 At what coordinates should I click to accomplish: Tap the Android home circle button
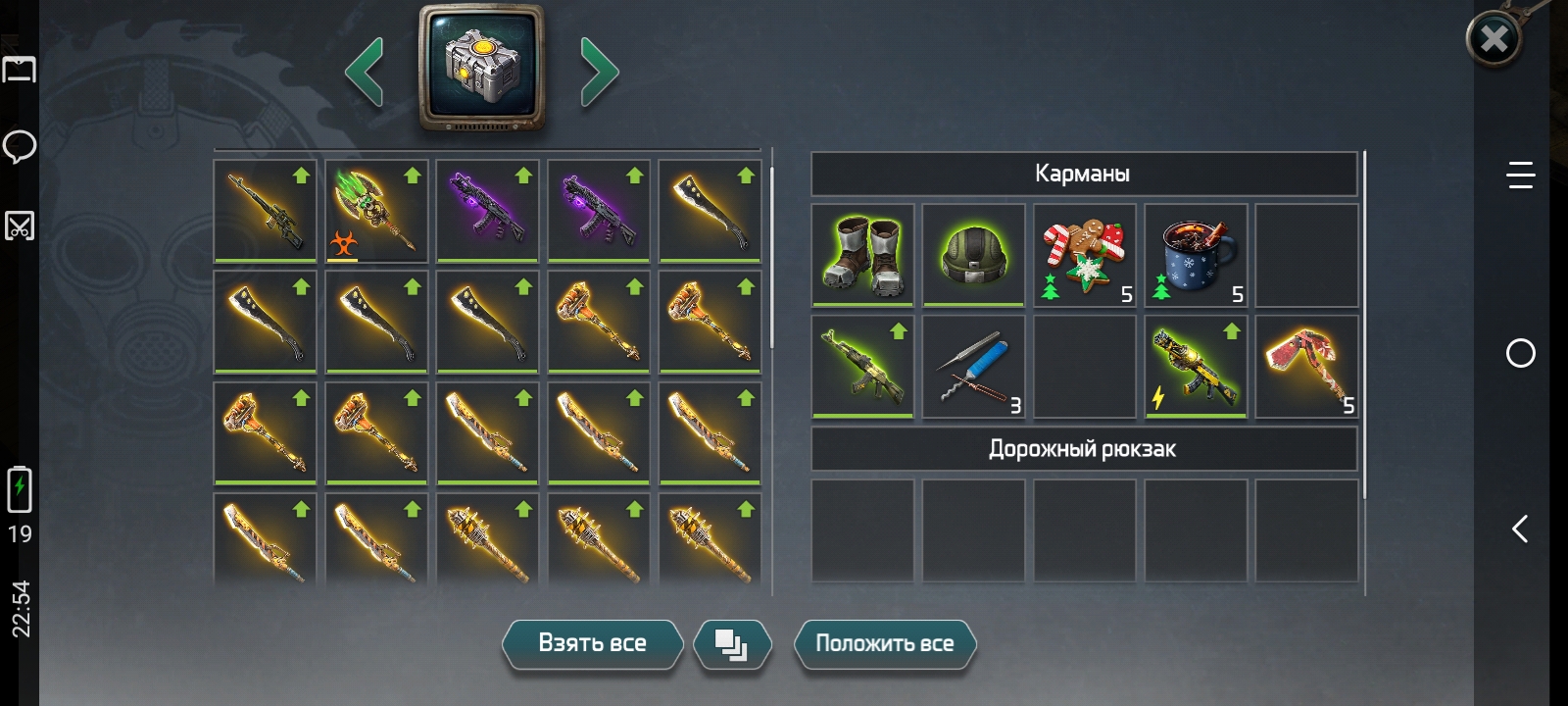tap(1520, 353)
